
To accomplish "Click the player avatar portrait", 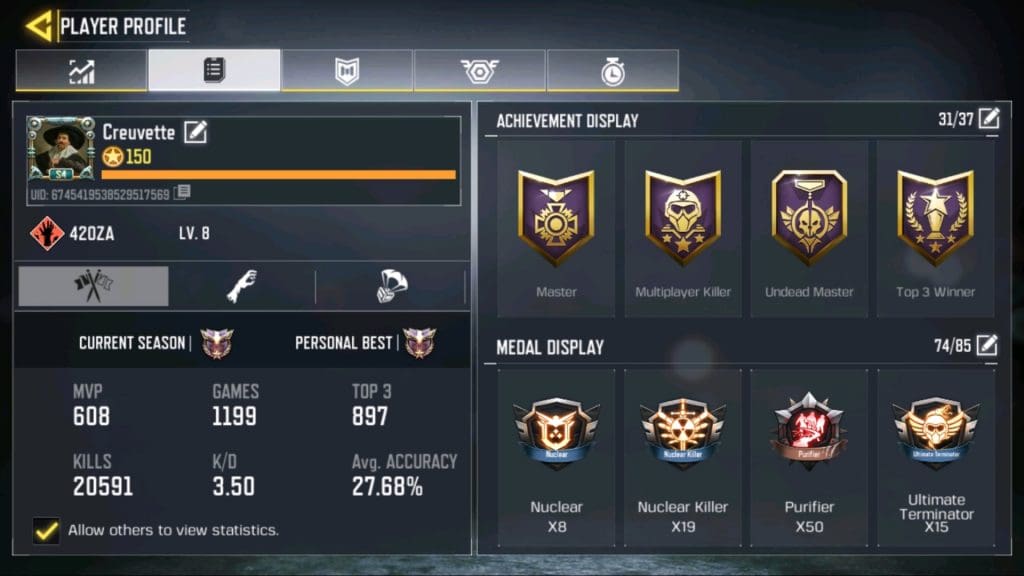I will click(x=61, y=149).
